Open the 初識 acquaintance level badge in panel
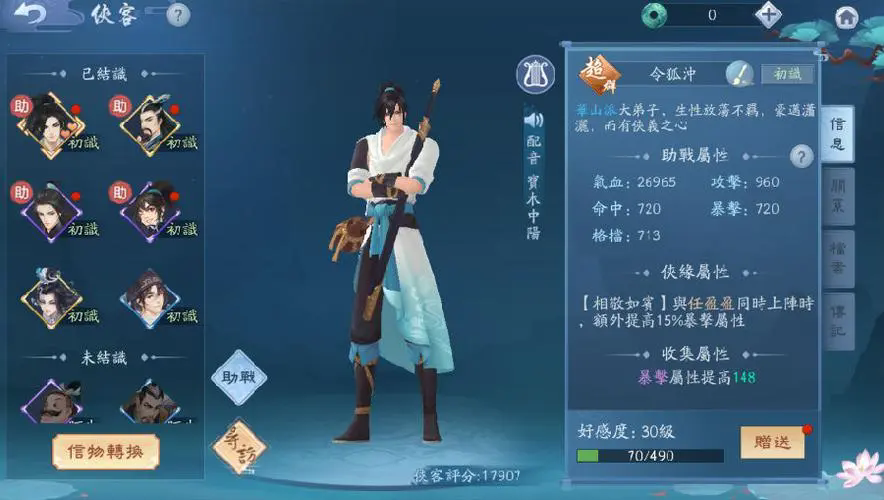Image resolution: width=884 pixels, height=500 pixels. pos(787,74)
